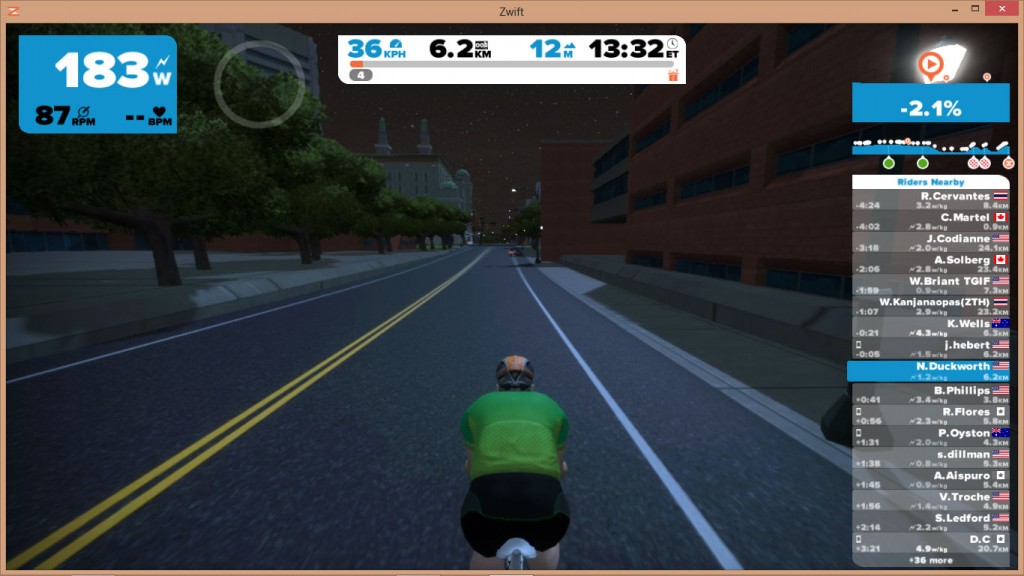Viewport: 1024px width, 576px height.
Task: Choose J.Codianne in the nearby riders
Action: tap(930, 243)
